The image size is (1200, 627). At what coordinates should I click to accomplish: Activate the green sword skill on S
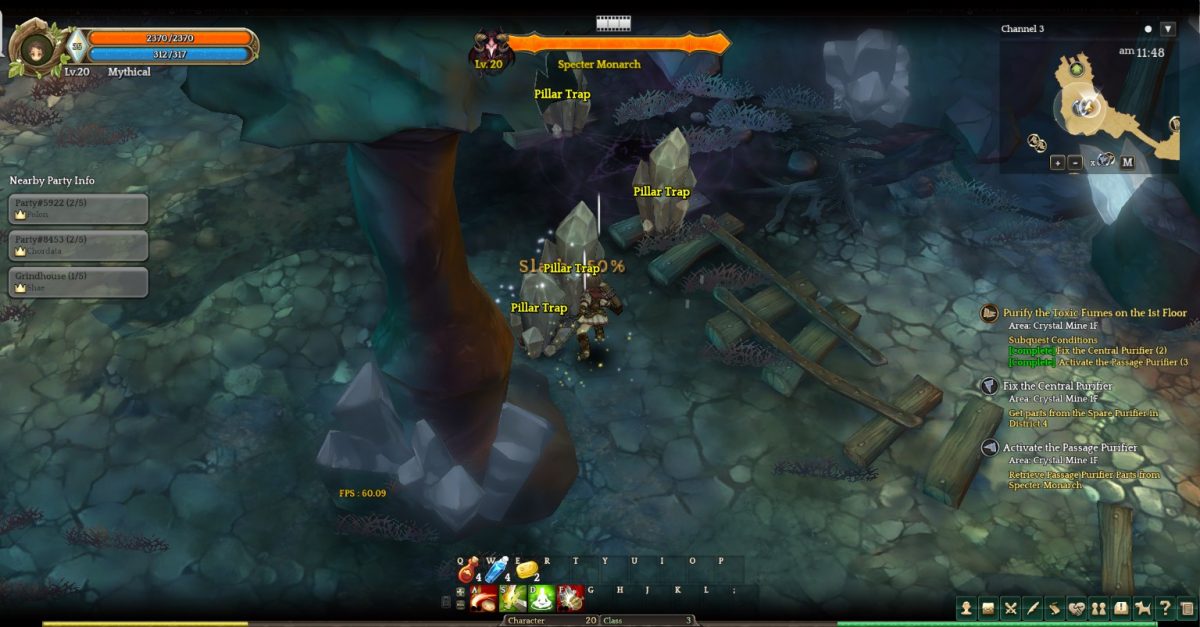(513, 598)
